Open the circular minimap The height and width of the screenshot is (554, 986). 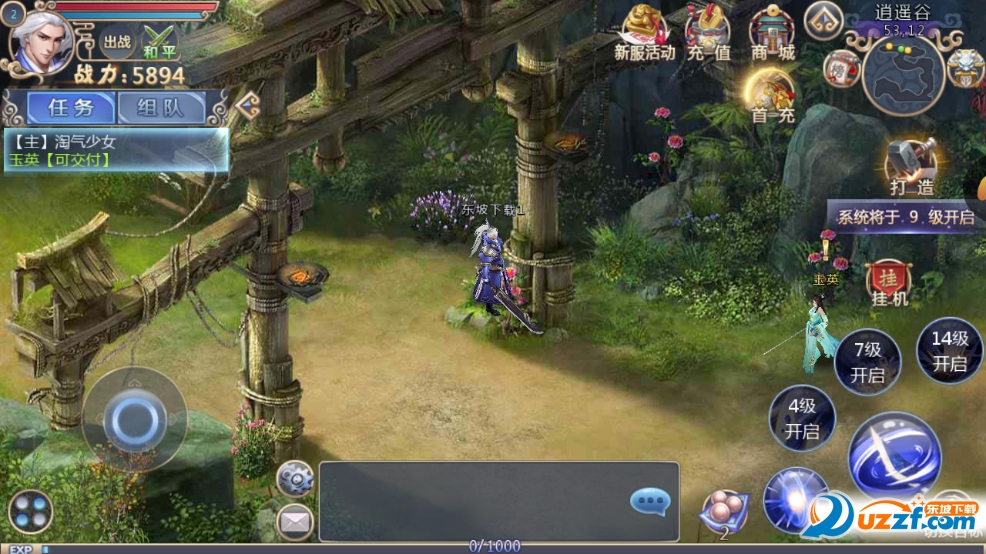(x=904, y=75)
